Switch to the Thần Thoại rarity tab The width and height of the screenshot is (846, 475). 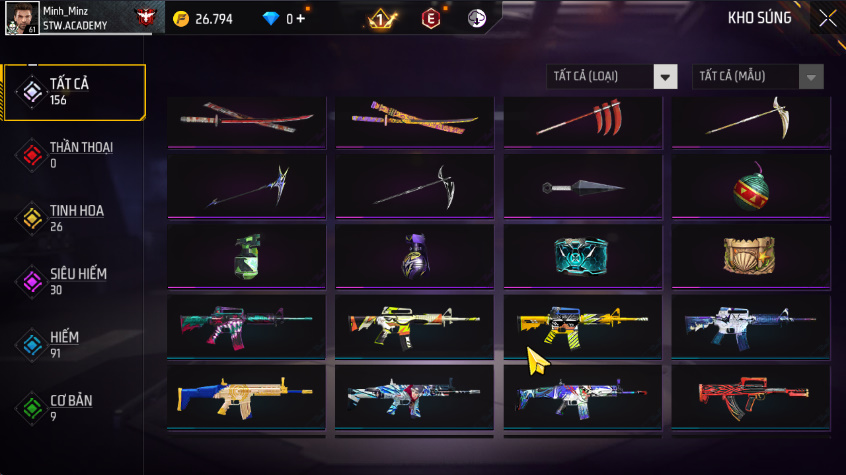pyautogui.click(x=75, y=155)
